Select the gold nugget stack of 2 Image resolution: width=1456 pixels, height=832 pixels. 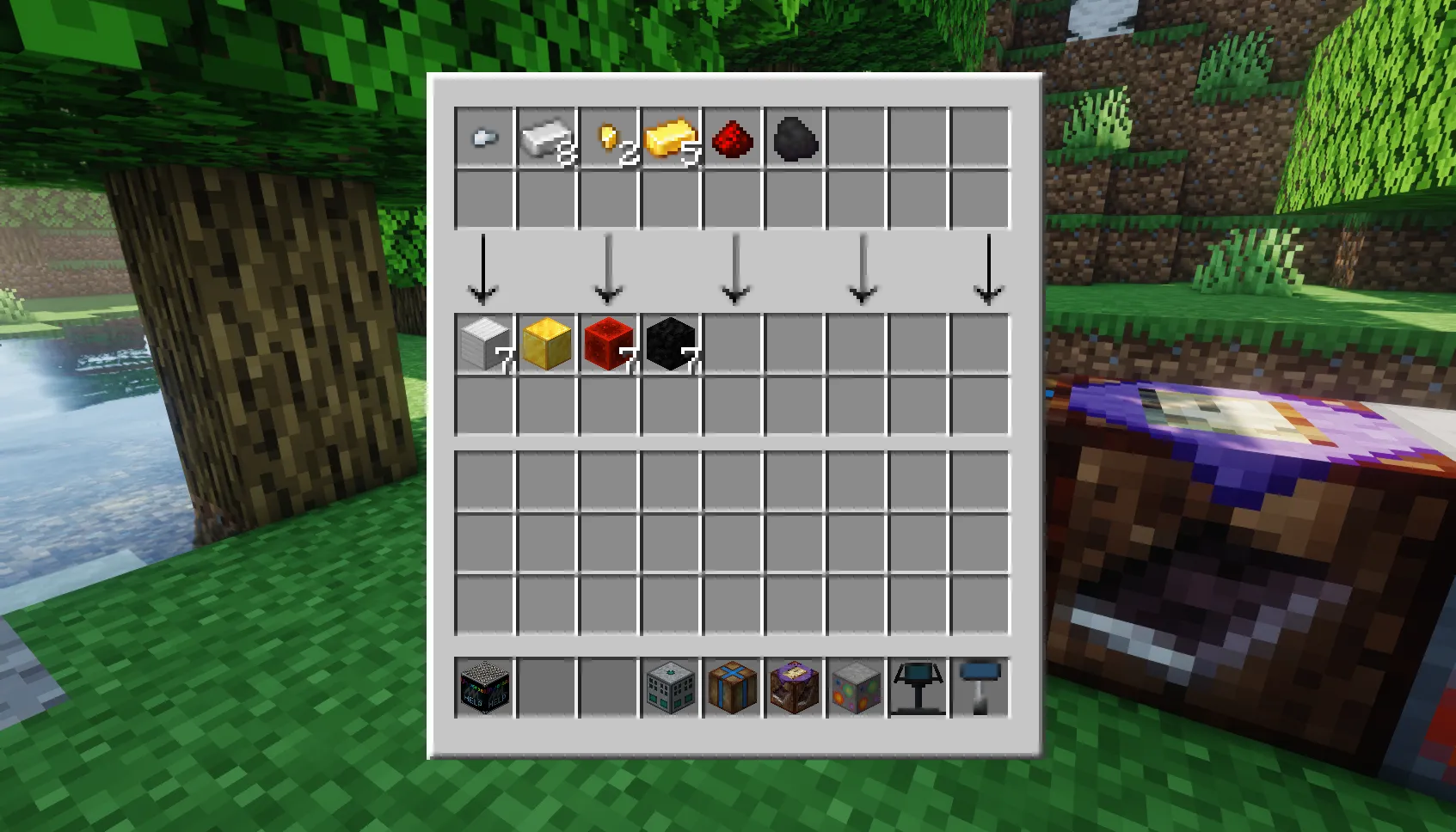tap(609, 138)
